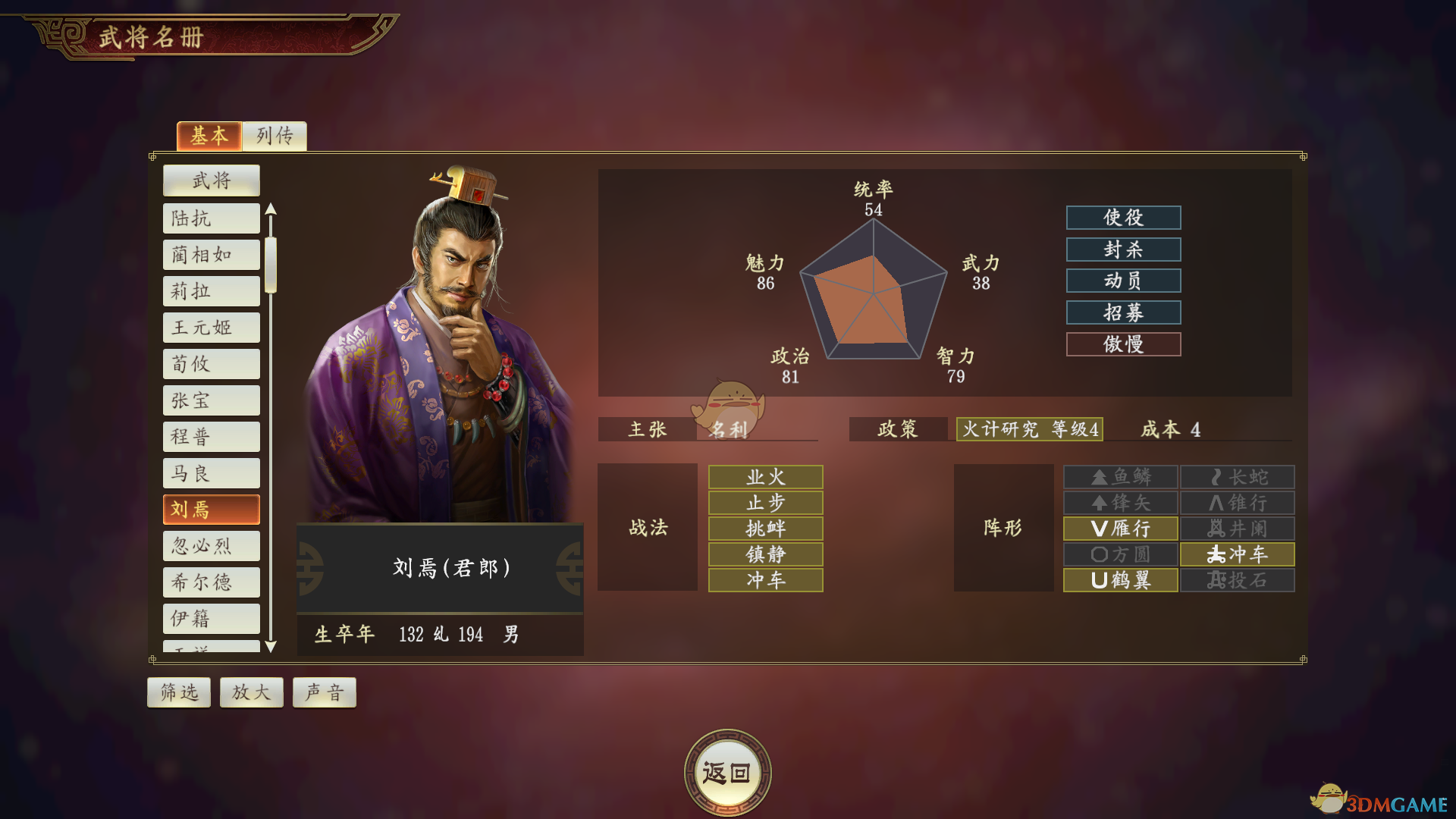
Task: Select the 锥行 formation icon
Action: (x=1236, y=503)
